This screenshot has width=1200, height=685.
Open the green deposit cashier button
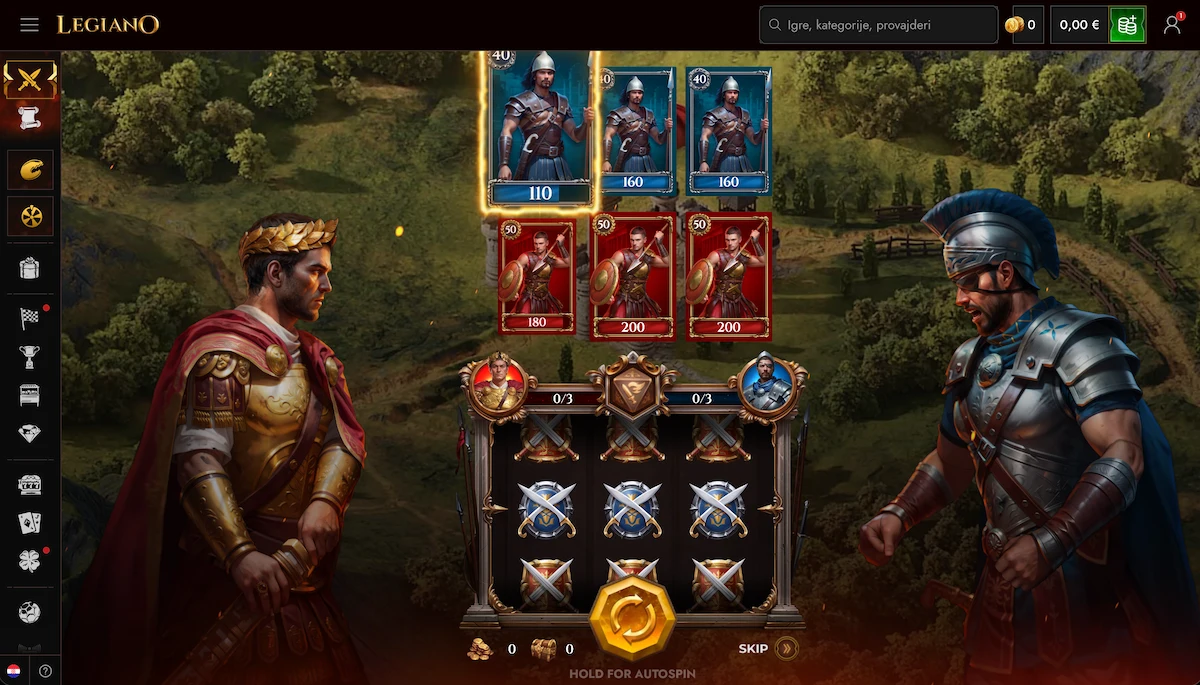click(1127, 25)
